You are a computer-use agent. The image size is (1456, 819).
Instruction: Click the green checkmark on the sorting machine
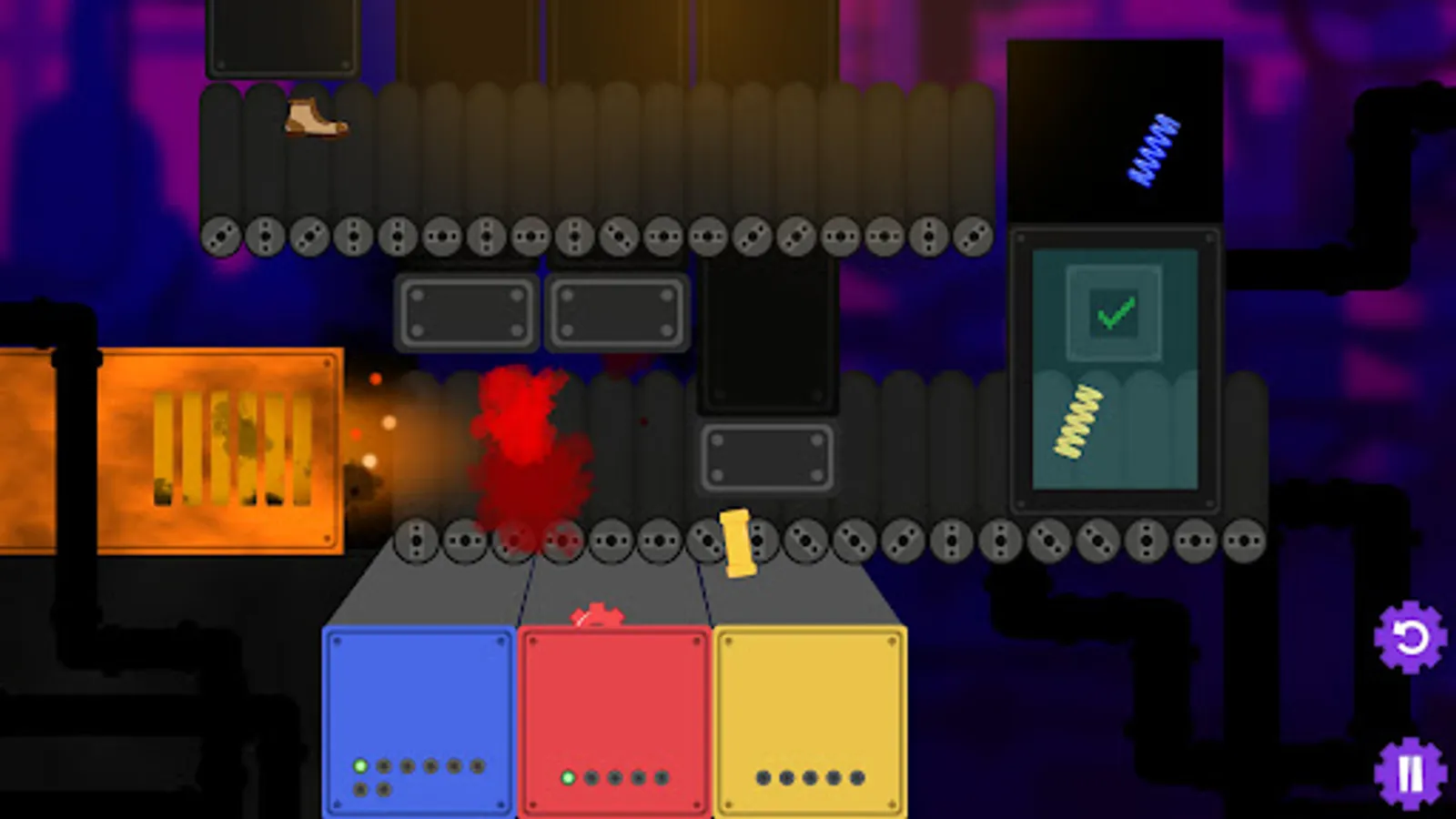click(1114, 314)
